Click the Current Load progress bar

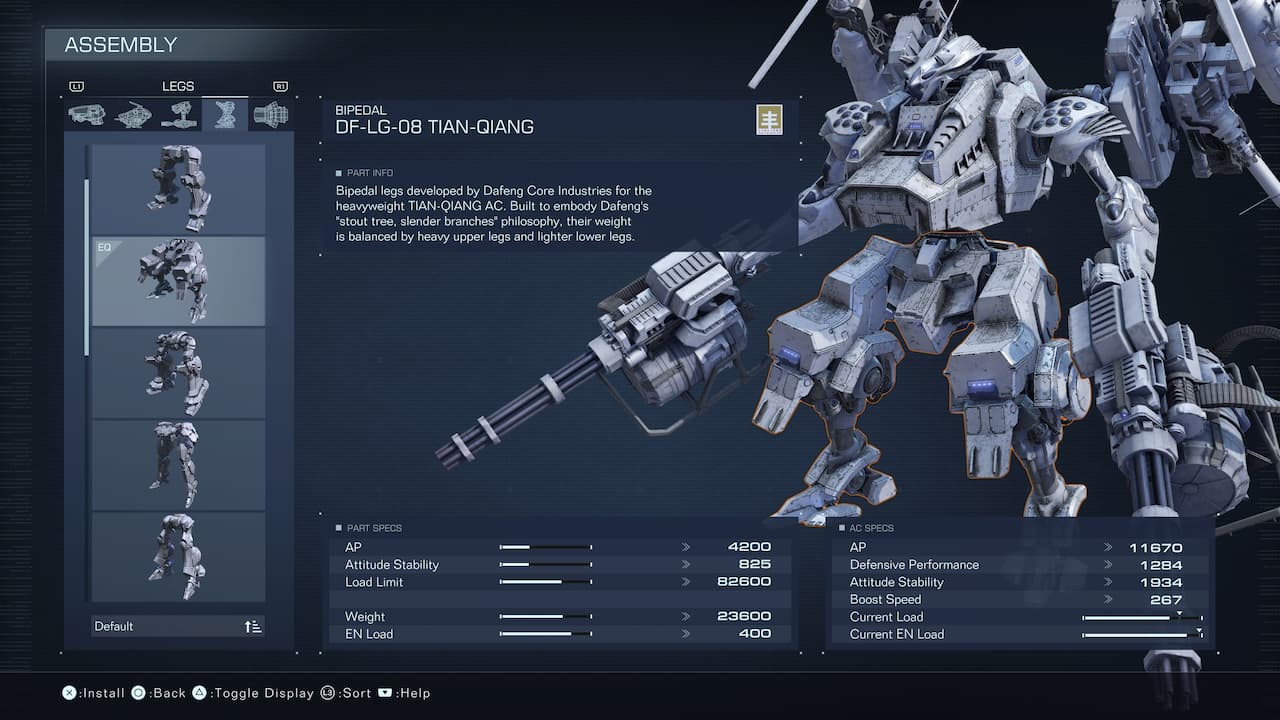coord(1140,617)
